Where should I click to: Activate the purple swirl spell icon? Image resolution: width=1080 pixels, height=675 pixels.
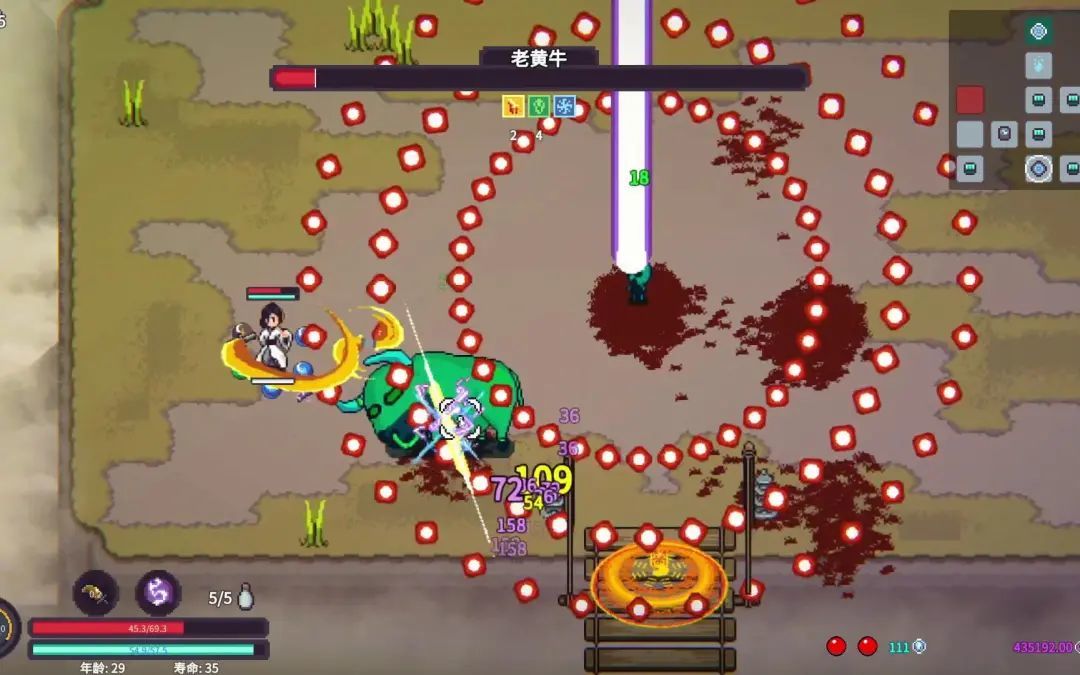click(158, 593)
